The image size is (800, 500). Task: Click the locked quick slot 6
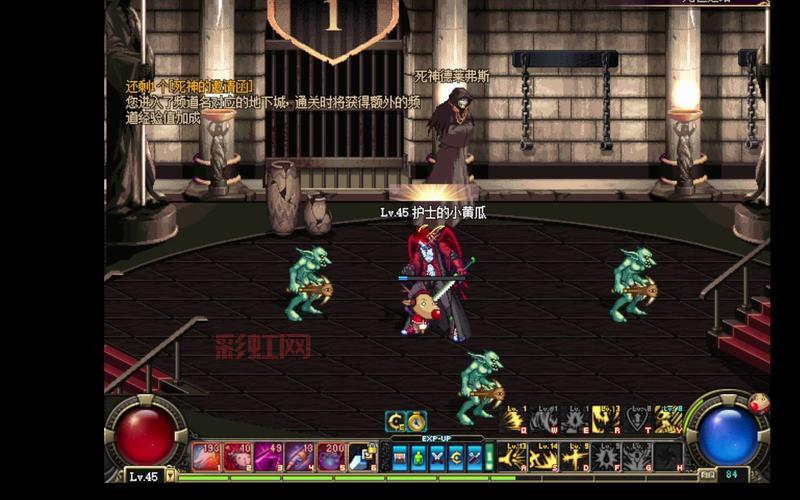[x=362, y=456]
